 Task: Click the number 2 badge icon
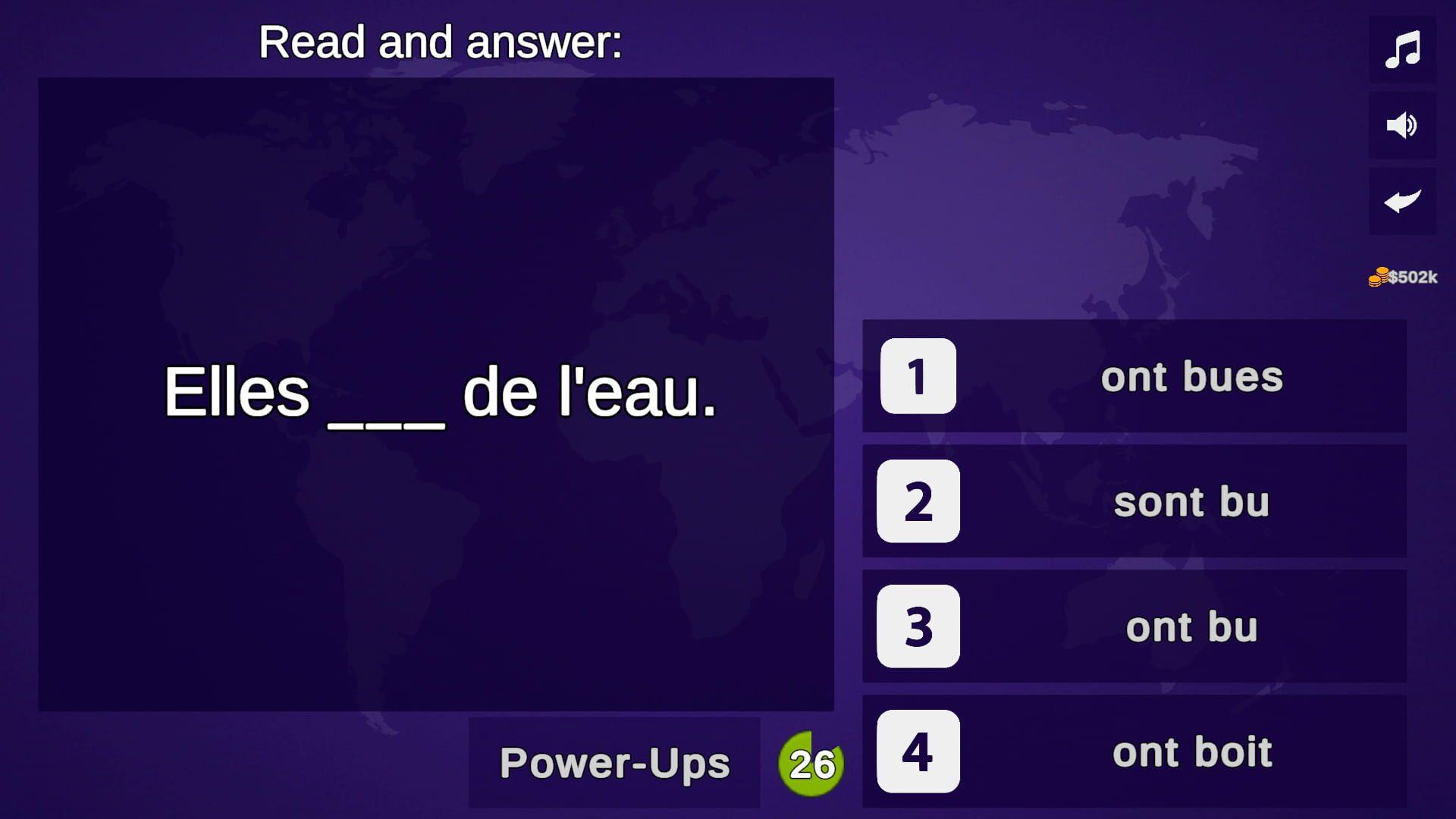tap(916, 501)
